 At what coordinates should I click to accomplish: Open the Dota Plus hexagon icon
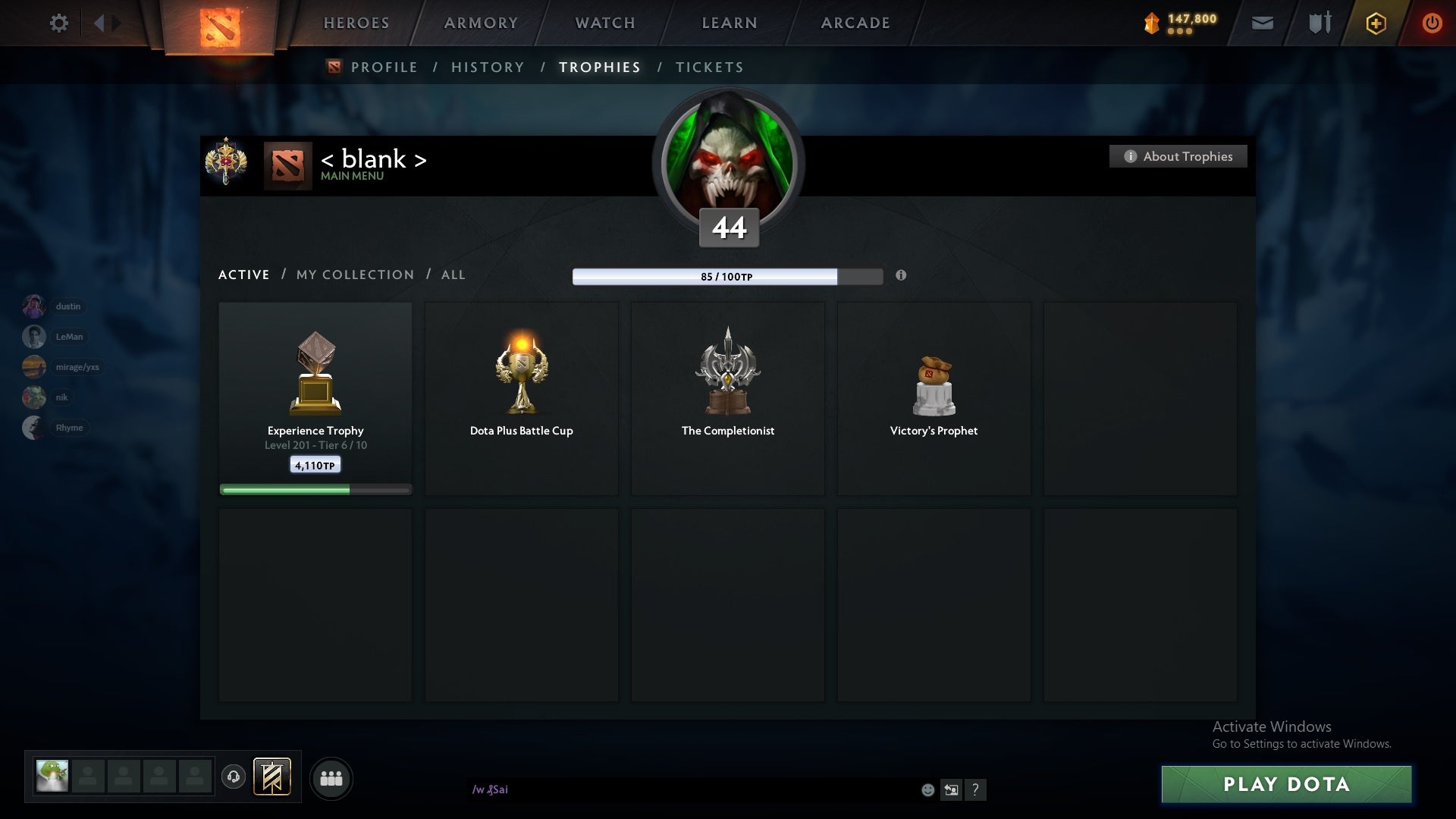pos(1376,23)
